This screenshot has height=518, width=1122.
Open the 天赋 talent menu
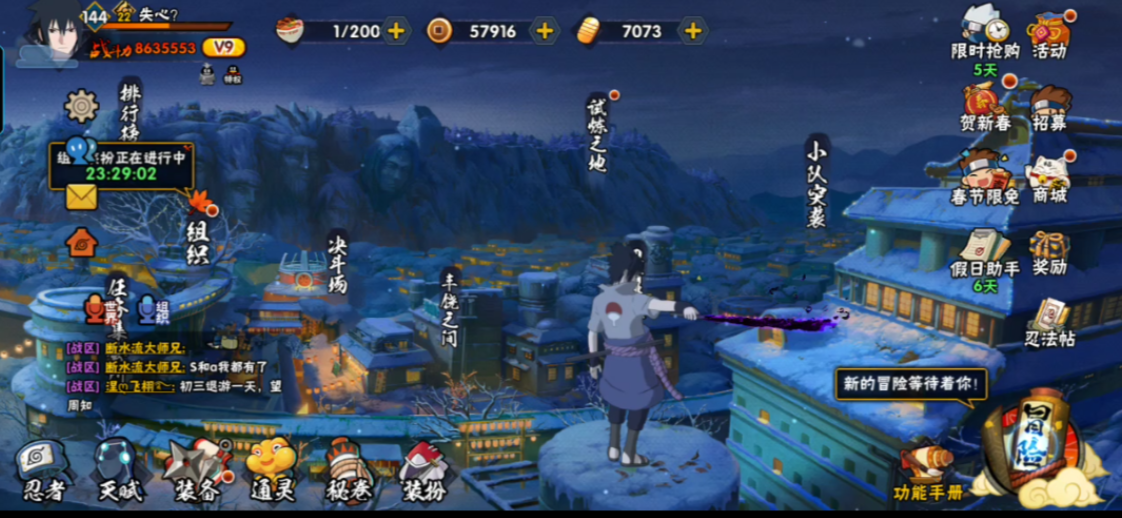pyautogui.click(x=120, y=470)
